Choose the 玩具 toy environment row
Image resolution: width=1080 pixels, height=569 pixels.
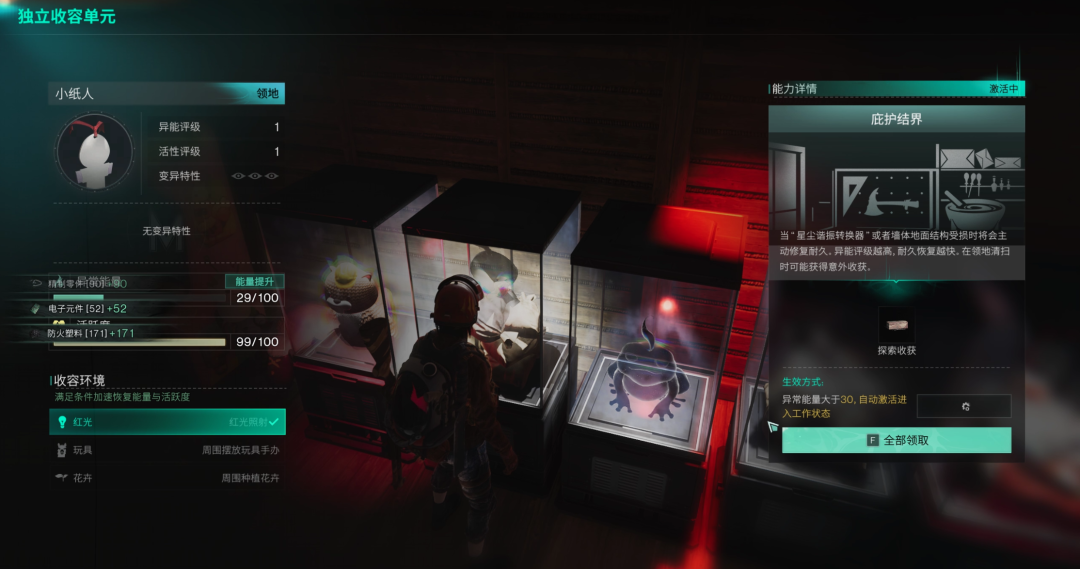167,451
